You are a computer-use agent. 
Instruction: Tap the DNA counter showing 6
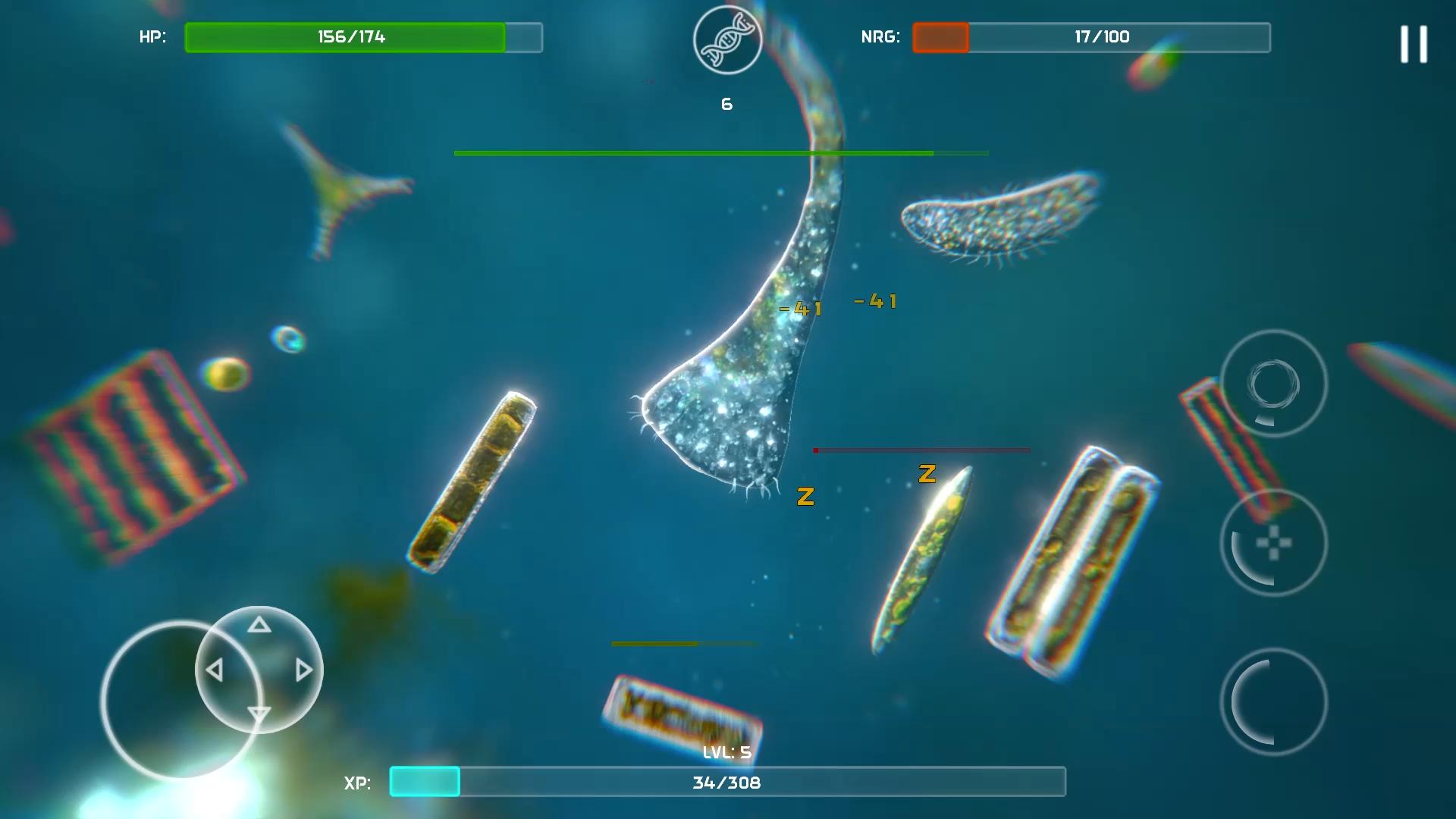[x=726, y=104]
